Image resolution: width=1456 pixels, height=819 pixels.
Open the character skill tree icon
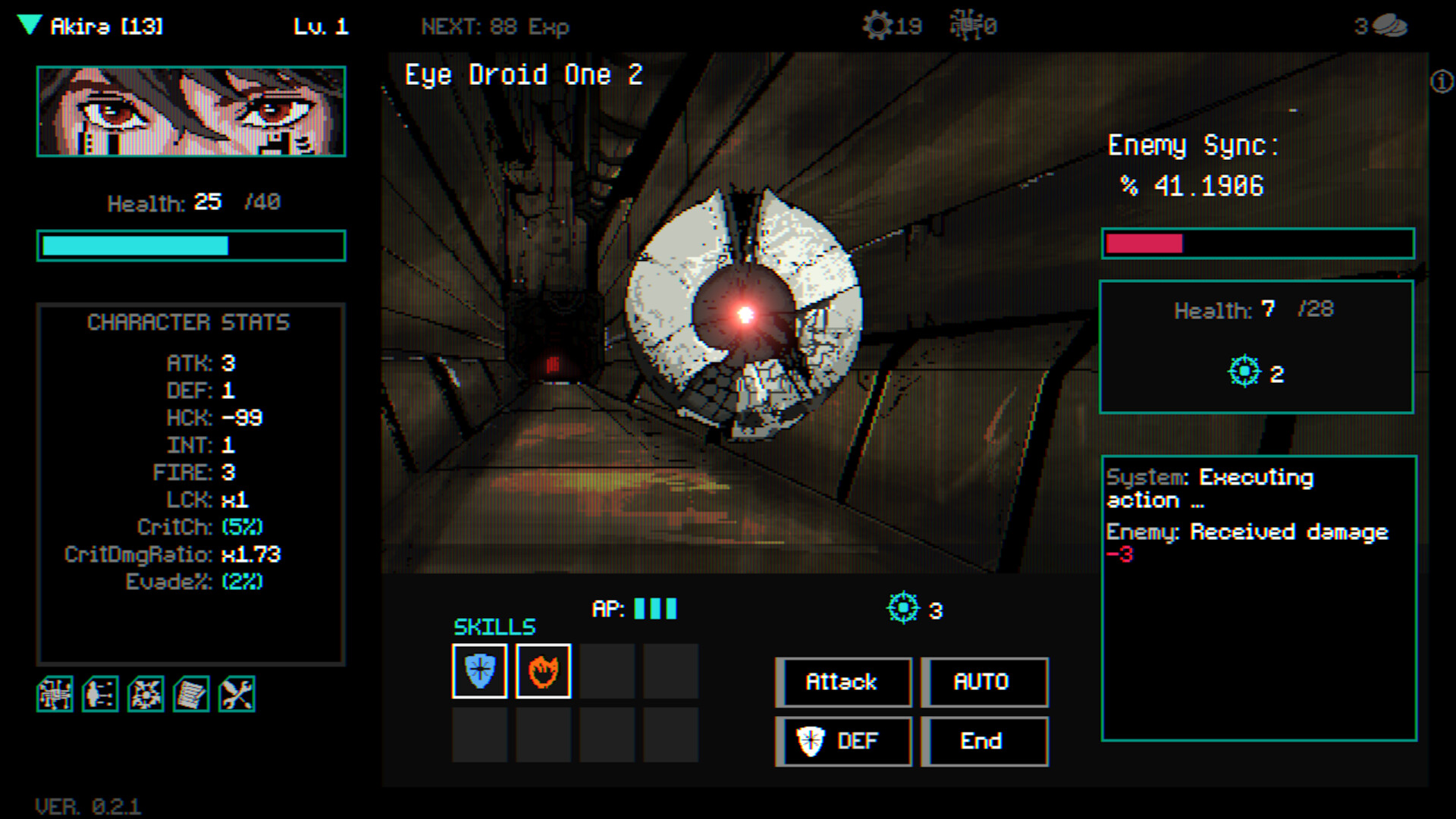[x=99, y=694]
